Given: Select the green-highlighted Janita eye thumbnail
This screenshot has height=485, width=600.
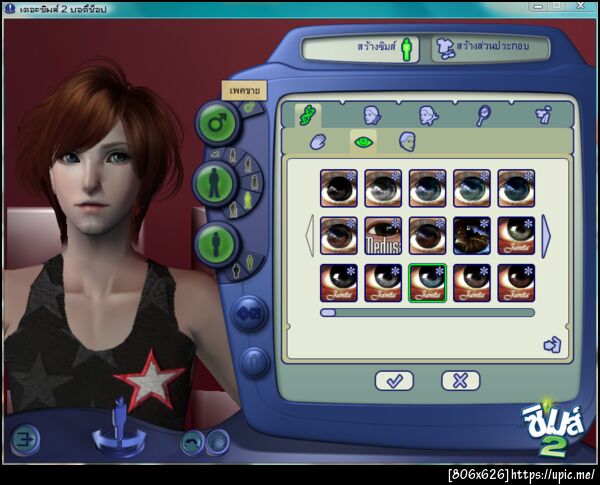Looking at the screenshot, I should pos(427,282).
